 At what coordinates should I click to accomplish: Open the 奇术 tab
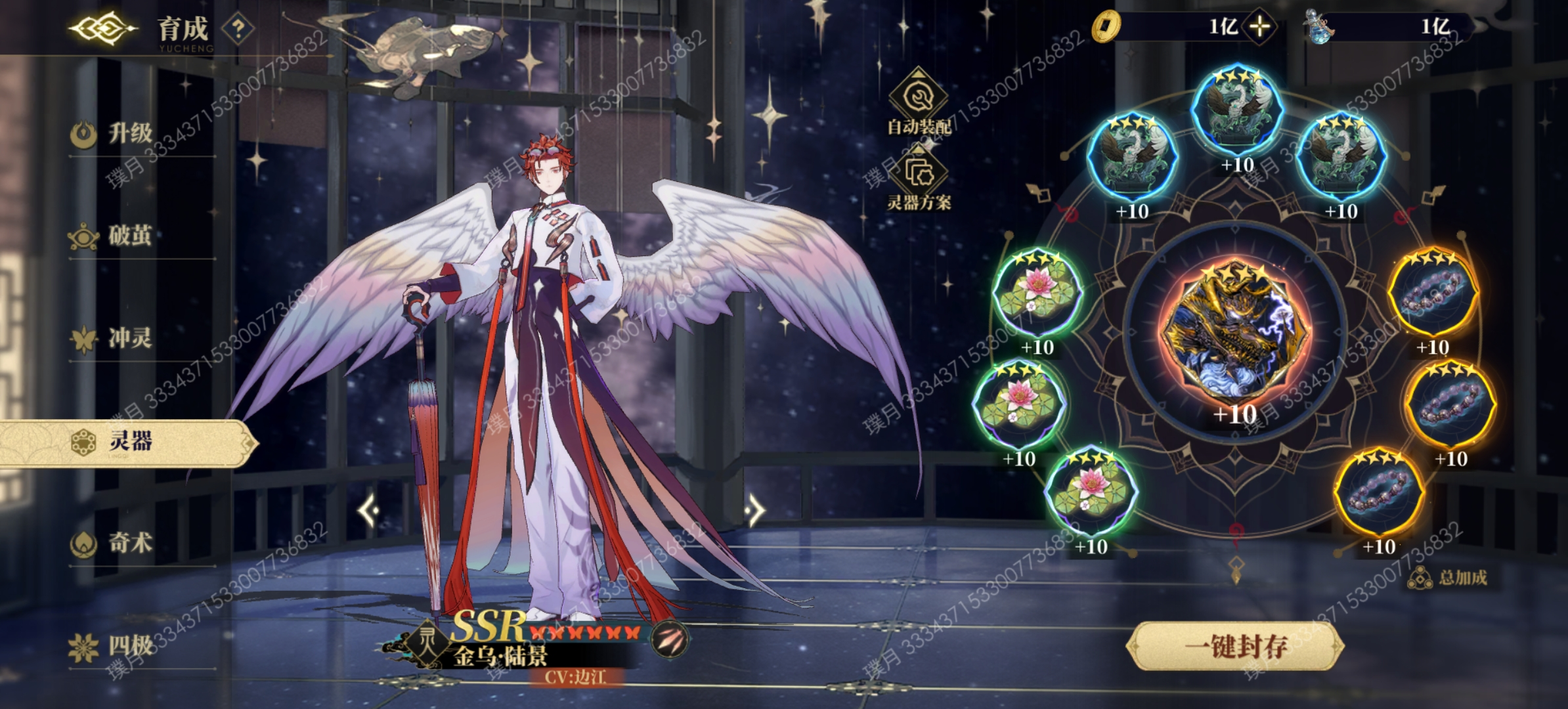pos(130,544)
